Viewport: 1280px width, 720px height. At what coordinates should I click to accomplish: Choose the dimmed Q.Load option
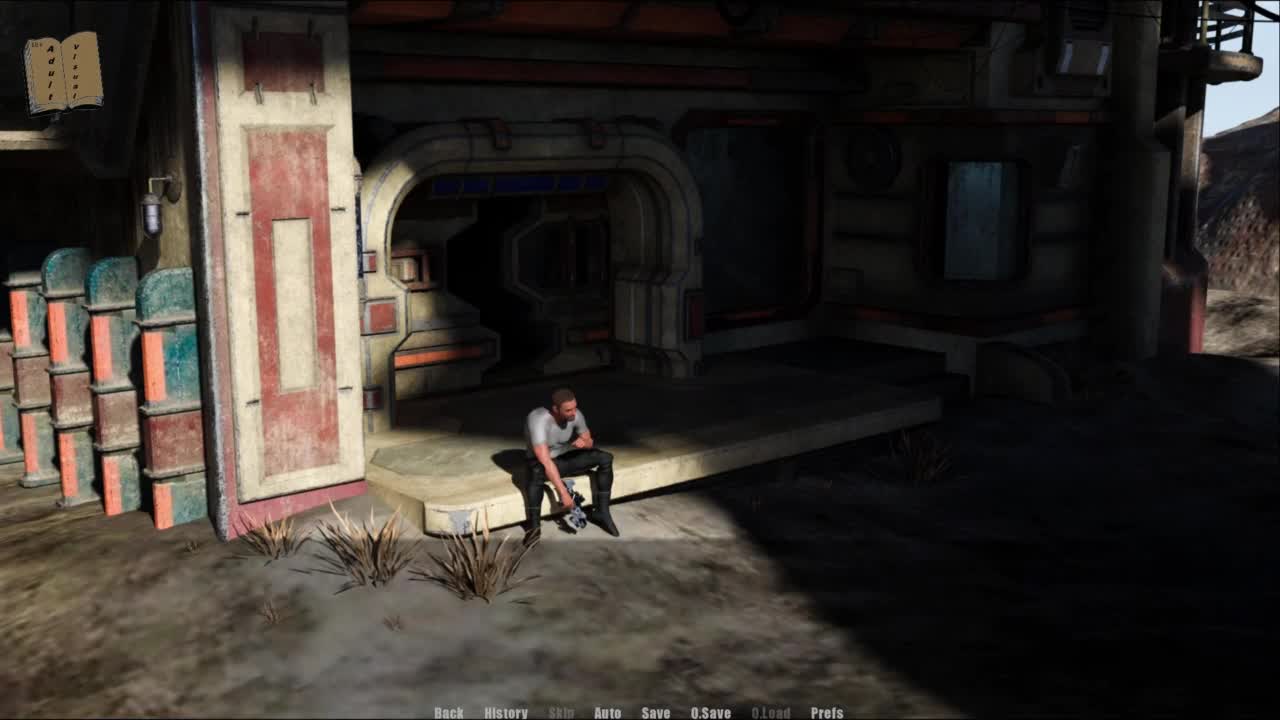pos(771,713)
